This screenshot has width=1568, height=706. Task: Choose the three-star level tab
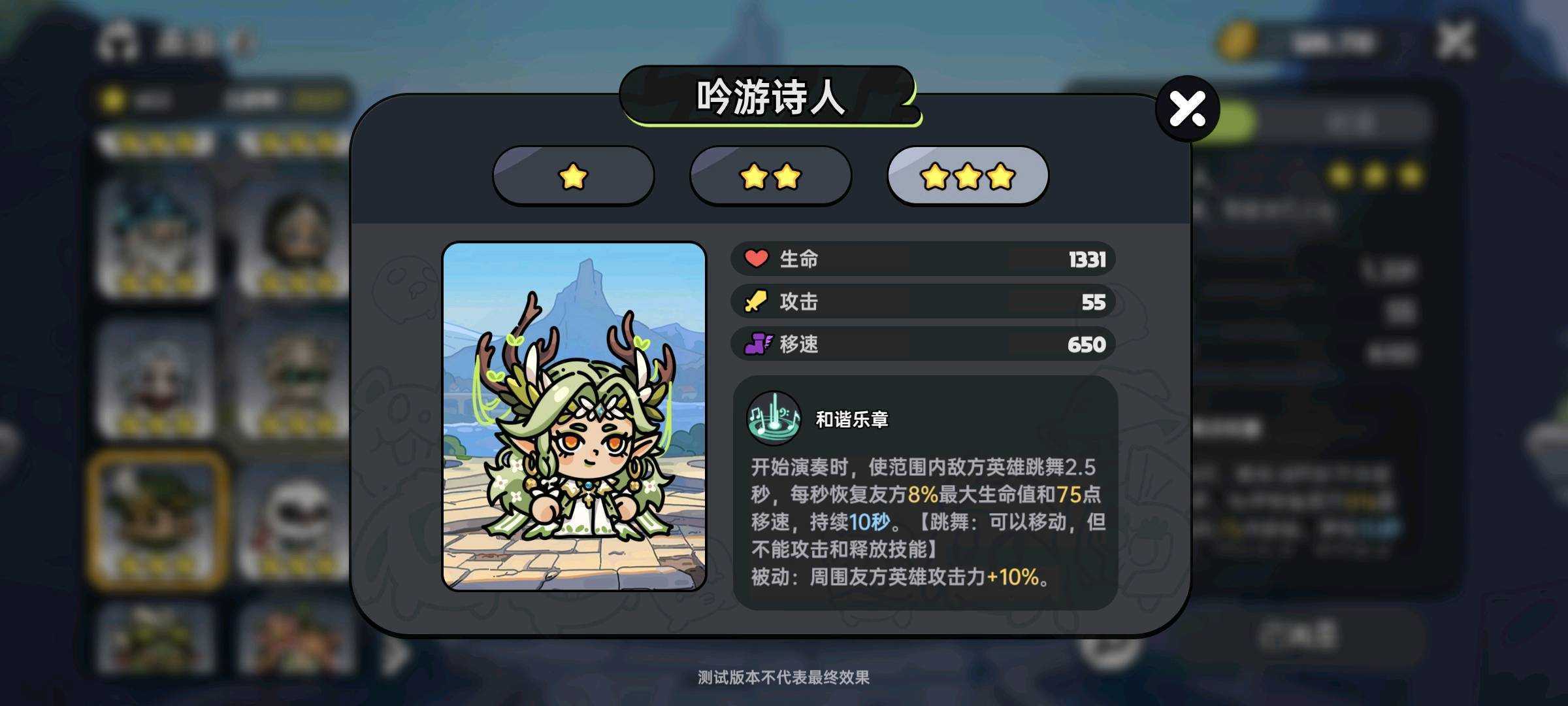968,176
